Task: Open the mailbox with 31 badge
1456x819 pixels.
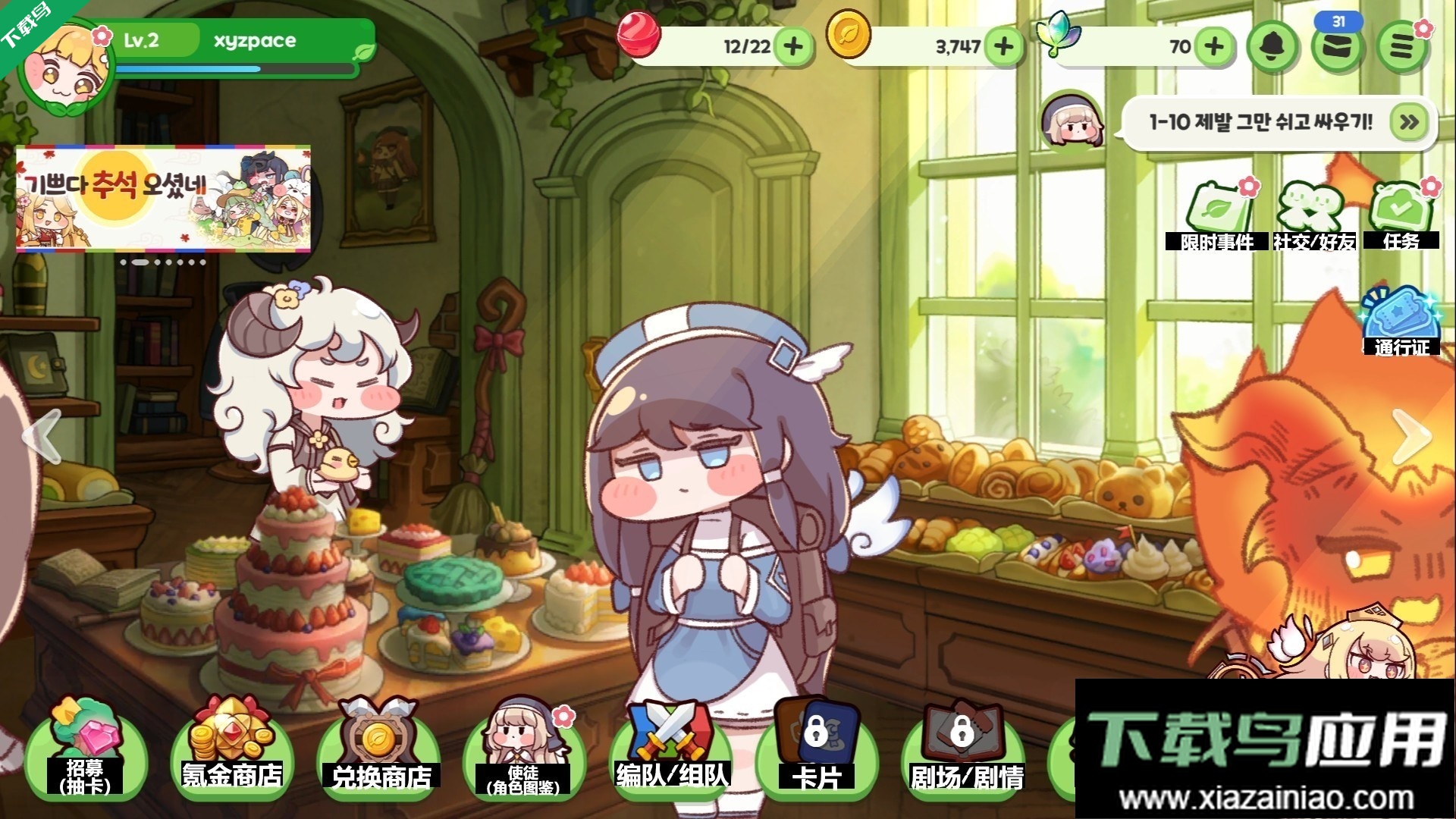Action: (1338, 45)
